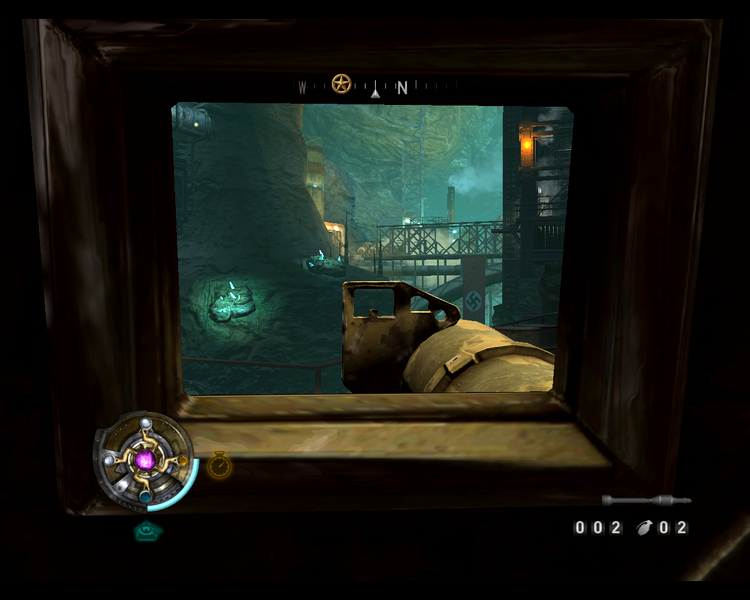Select the purple crystal in the Veil medallion

pyautogui.click(x=146, y=460)
